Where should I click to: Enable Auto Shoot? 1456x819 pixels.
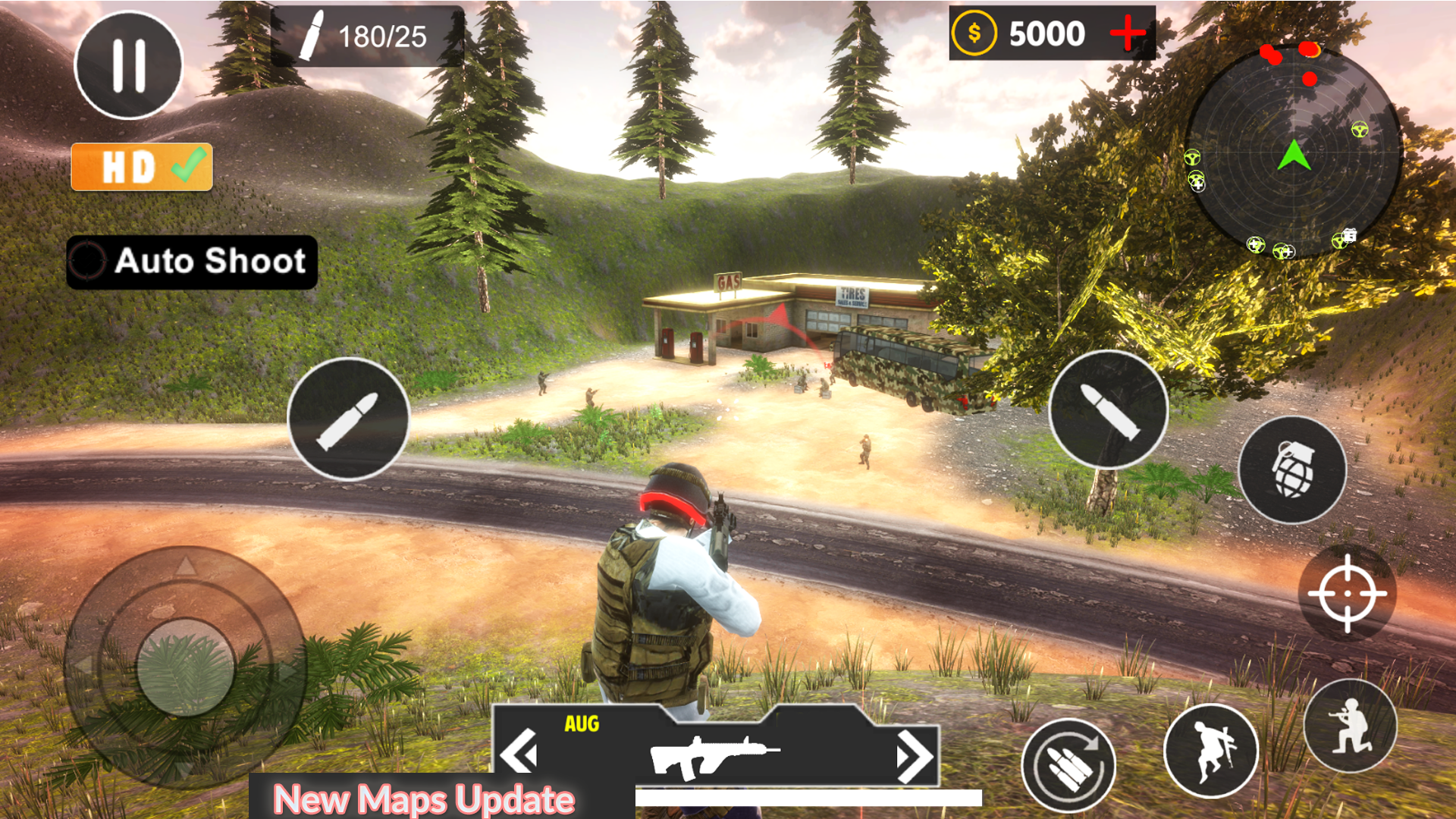(x=190, y=262)
